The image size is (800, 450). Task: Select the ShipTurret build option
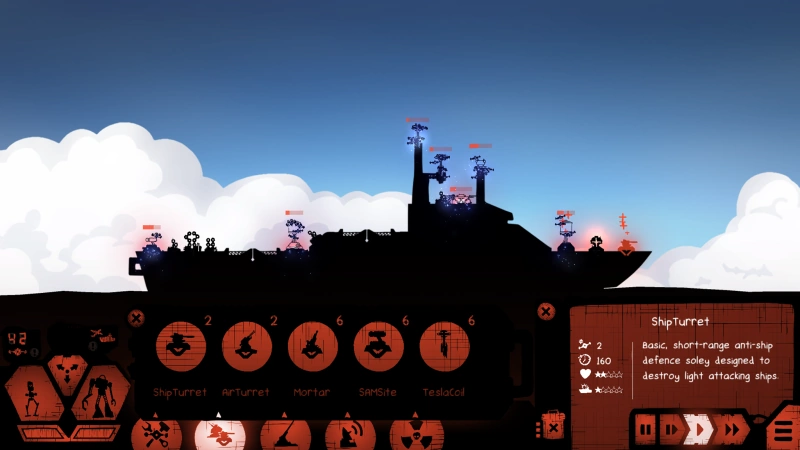[181, 346]
